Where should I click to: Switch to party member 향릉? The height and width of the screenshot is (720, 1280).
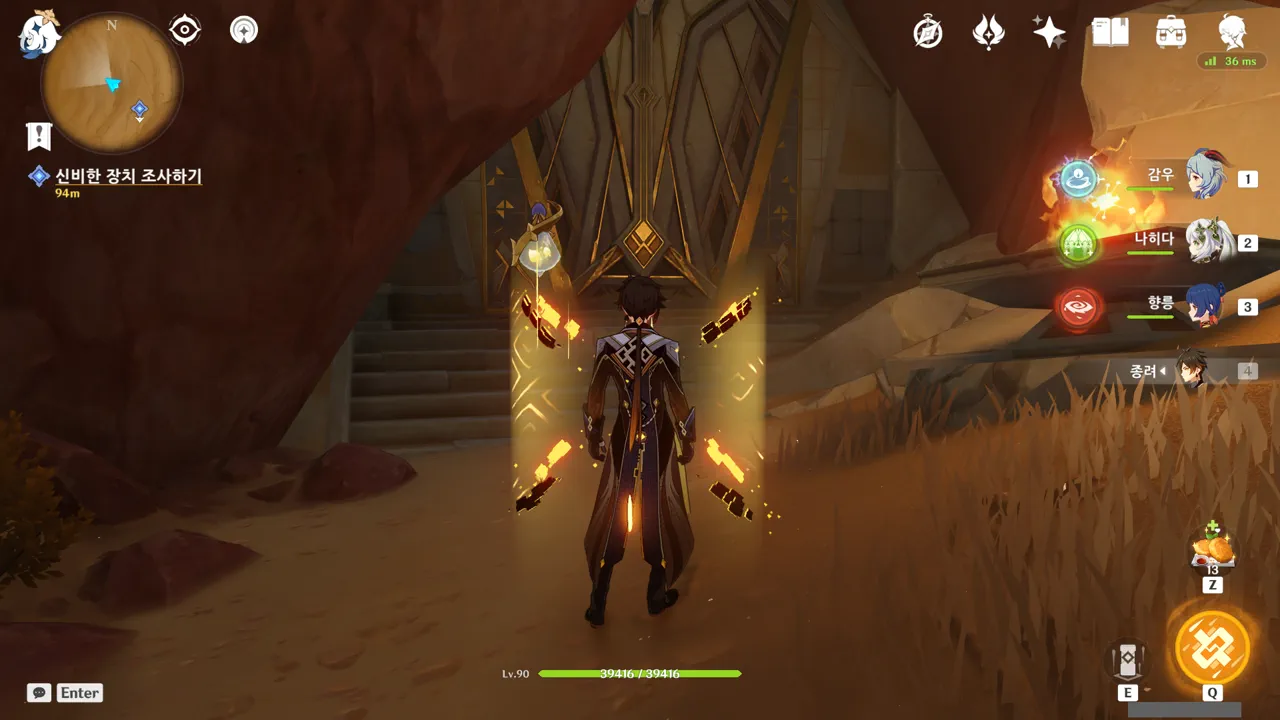[x=1205, y=305]
